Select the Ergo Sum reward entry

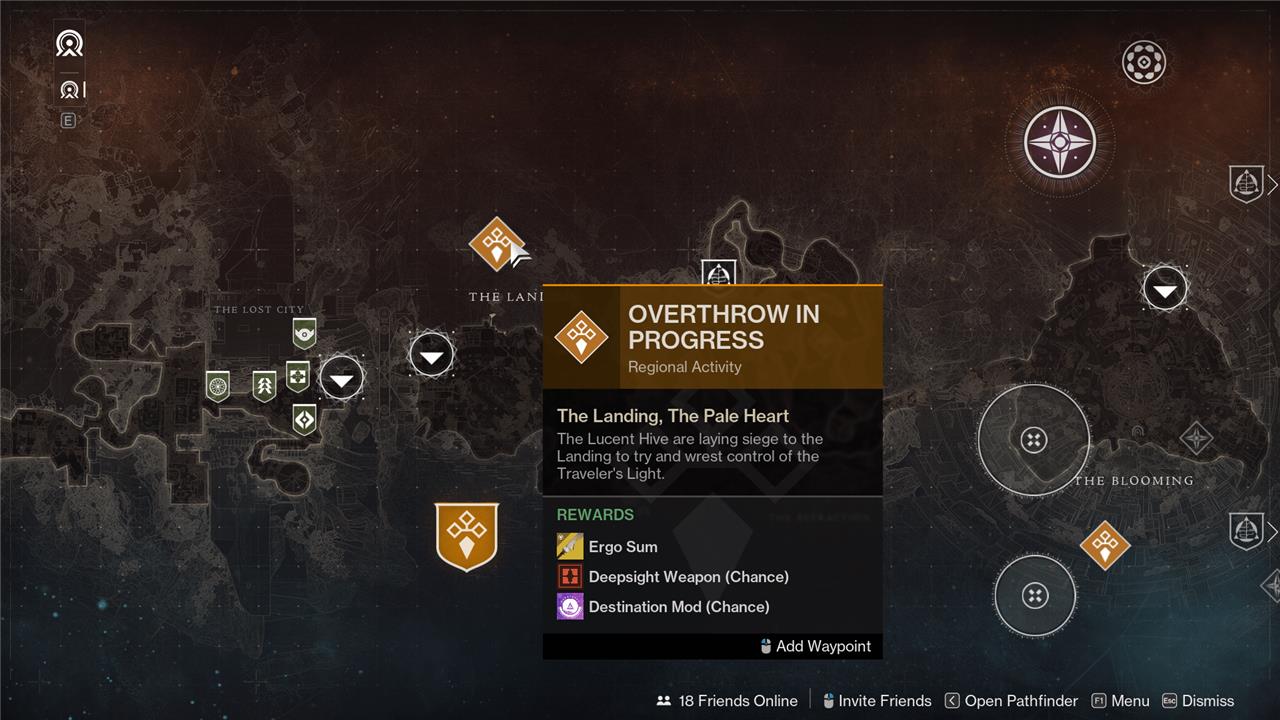(622, 547)
